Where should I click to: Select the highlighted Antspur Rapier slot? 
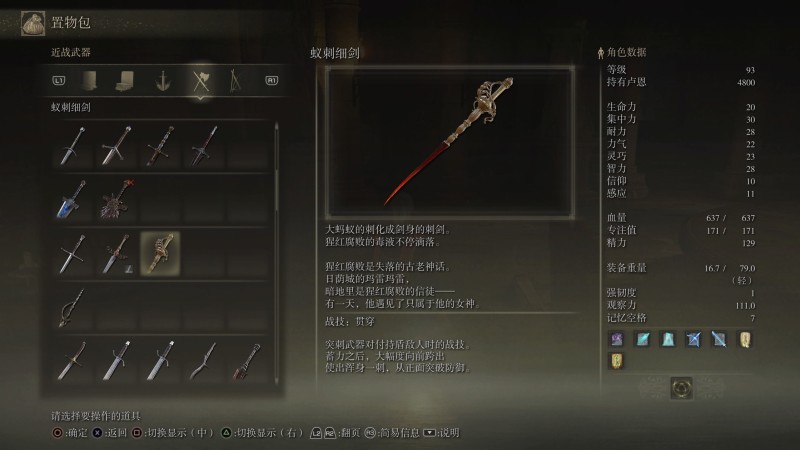(x=161, y=253)
